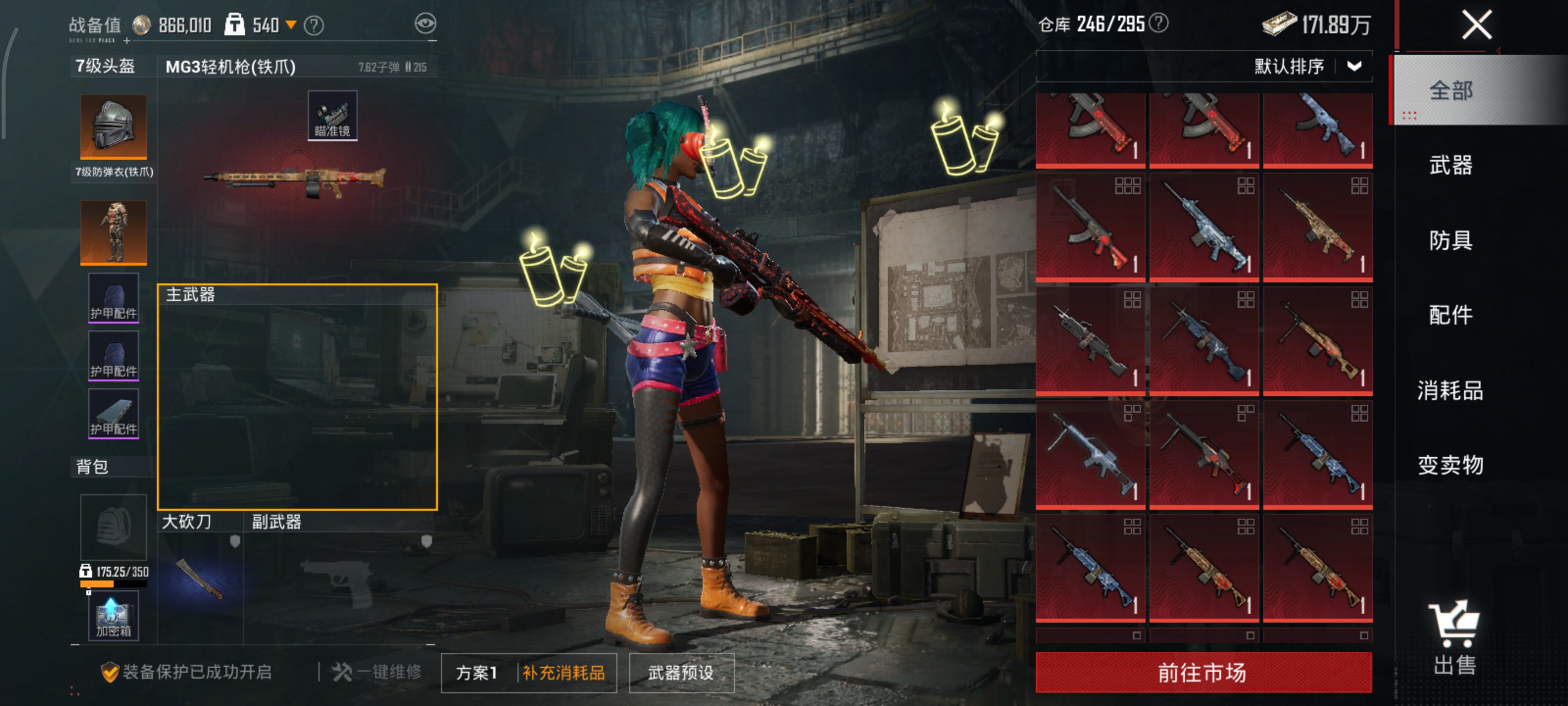Open the 武器 weapons category
Screen dimensions: 1568x706
click(1450, 165)
